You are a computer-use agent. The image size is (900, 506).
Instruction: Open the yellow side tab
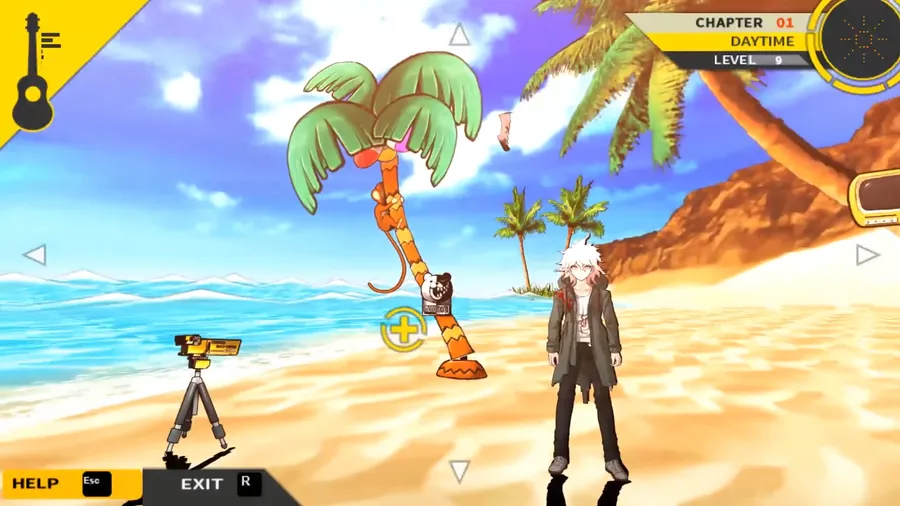click(x=875, y=200)
